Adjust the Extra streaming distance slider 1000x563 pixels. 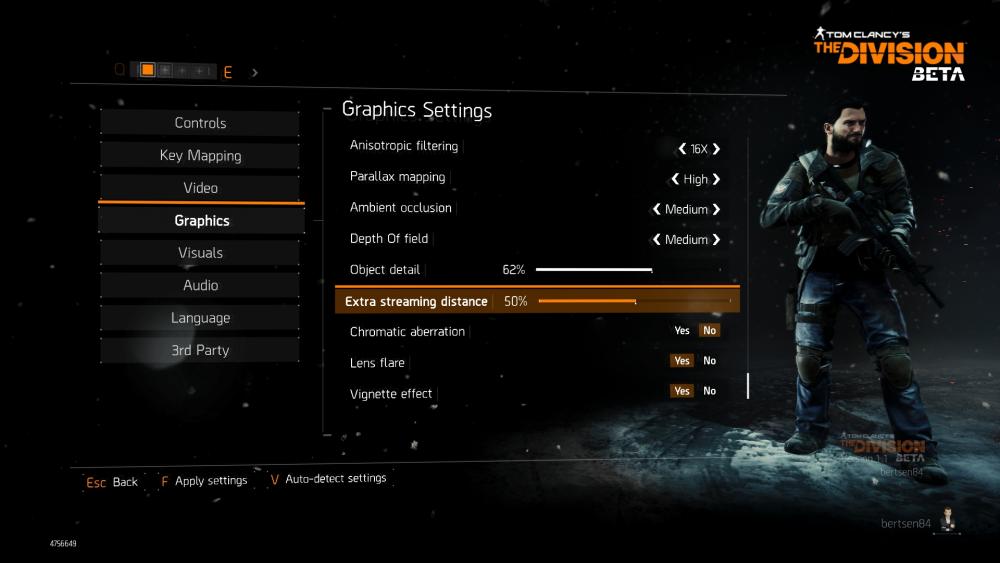tap(634, 301)
